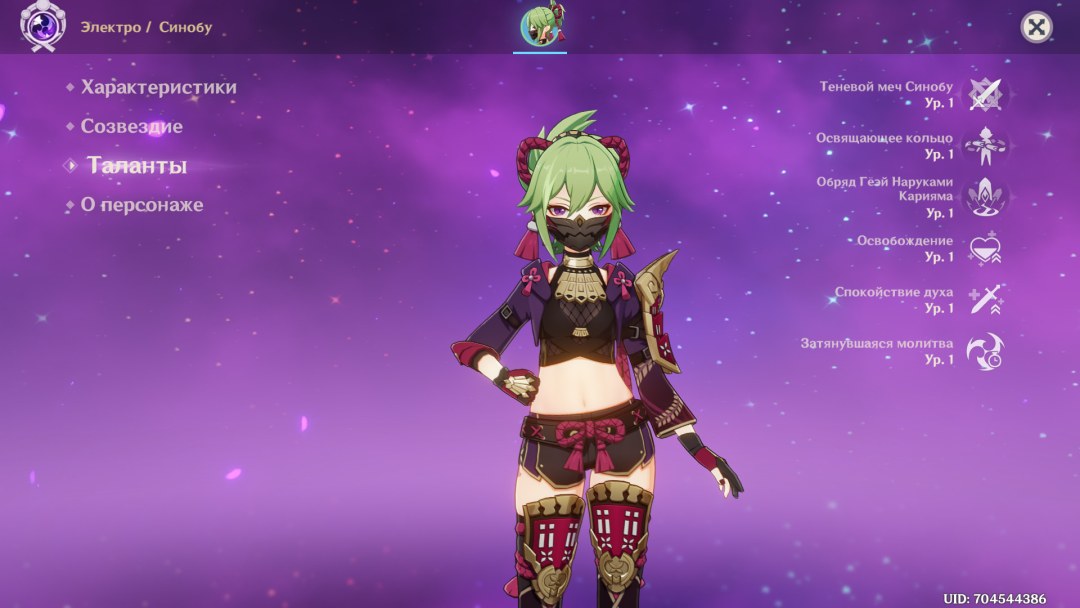Switch to the Созвездие section
The height and width of the screenshot is (608, 1080).
pyautogui.click(x=131, y=127)
